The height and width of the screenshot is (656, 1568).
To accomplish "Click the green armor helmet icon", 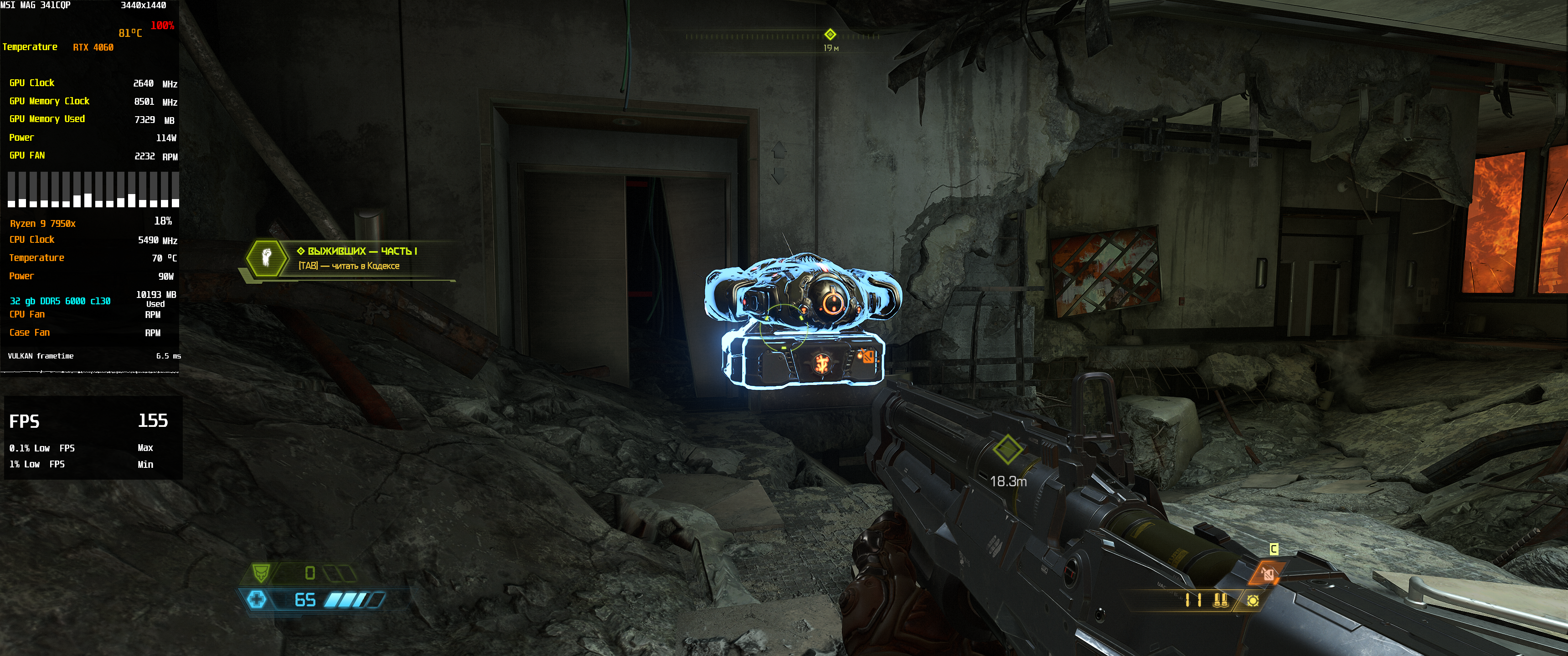I will pos(261,573).
